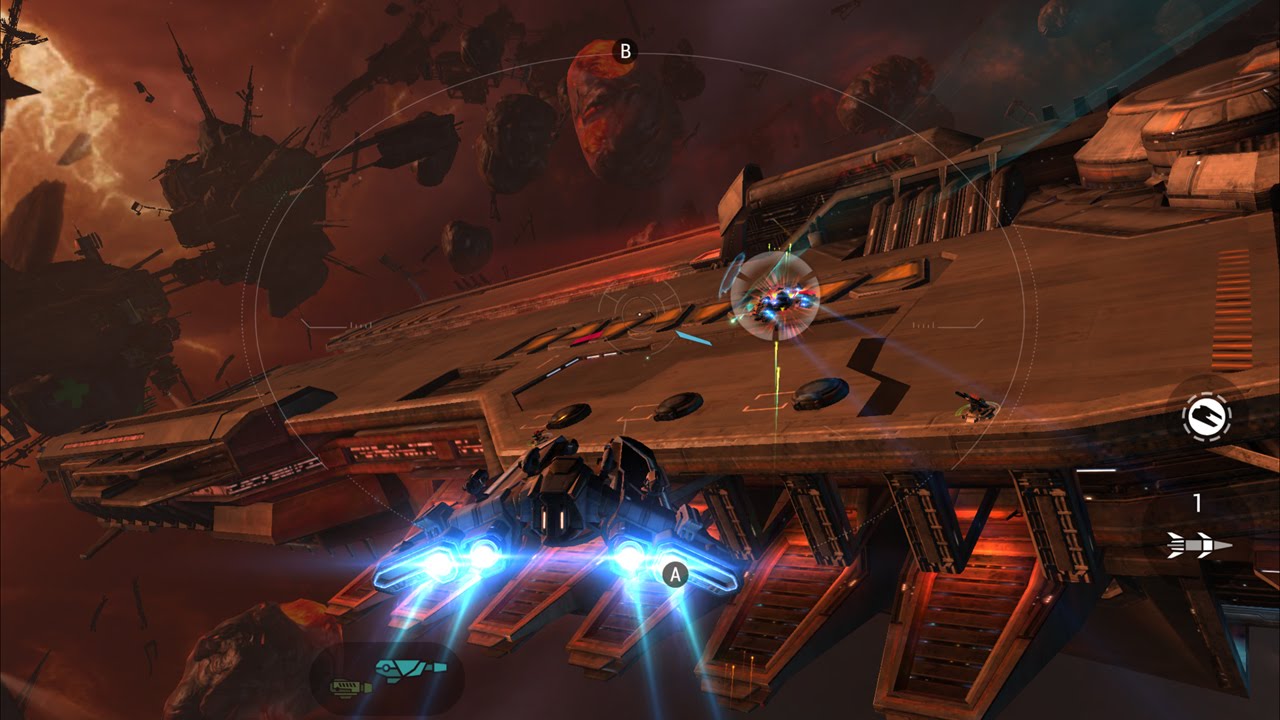
Task: Fire the missile weapon icon
Action: click(x=1198, y=545)
